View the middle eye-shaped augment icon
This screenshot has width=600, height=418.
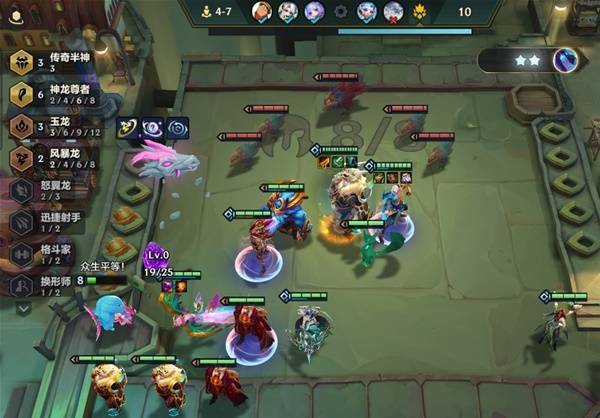coord(152,127)
